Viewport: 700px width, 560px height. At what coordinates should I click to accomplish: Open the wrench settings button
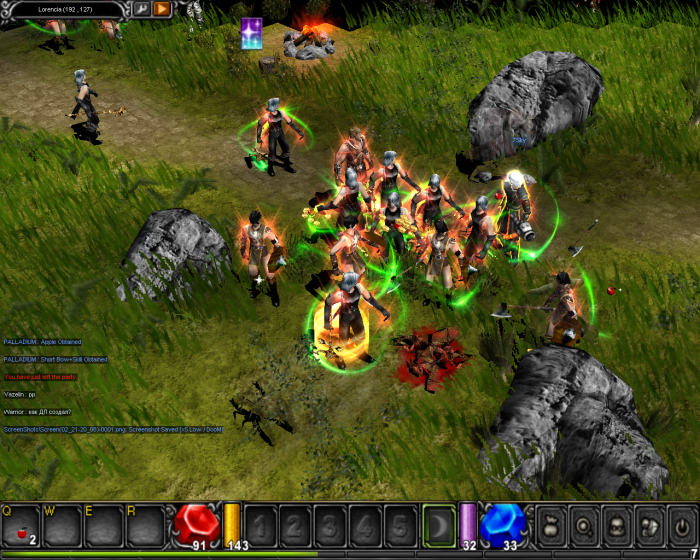pyautogui.click(x=142, y=9)
